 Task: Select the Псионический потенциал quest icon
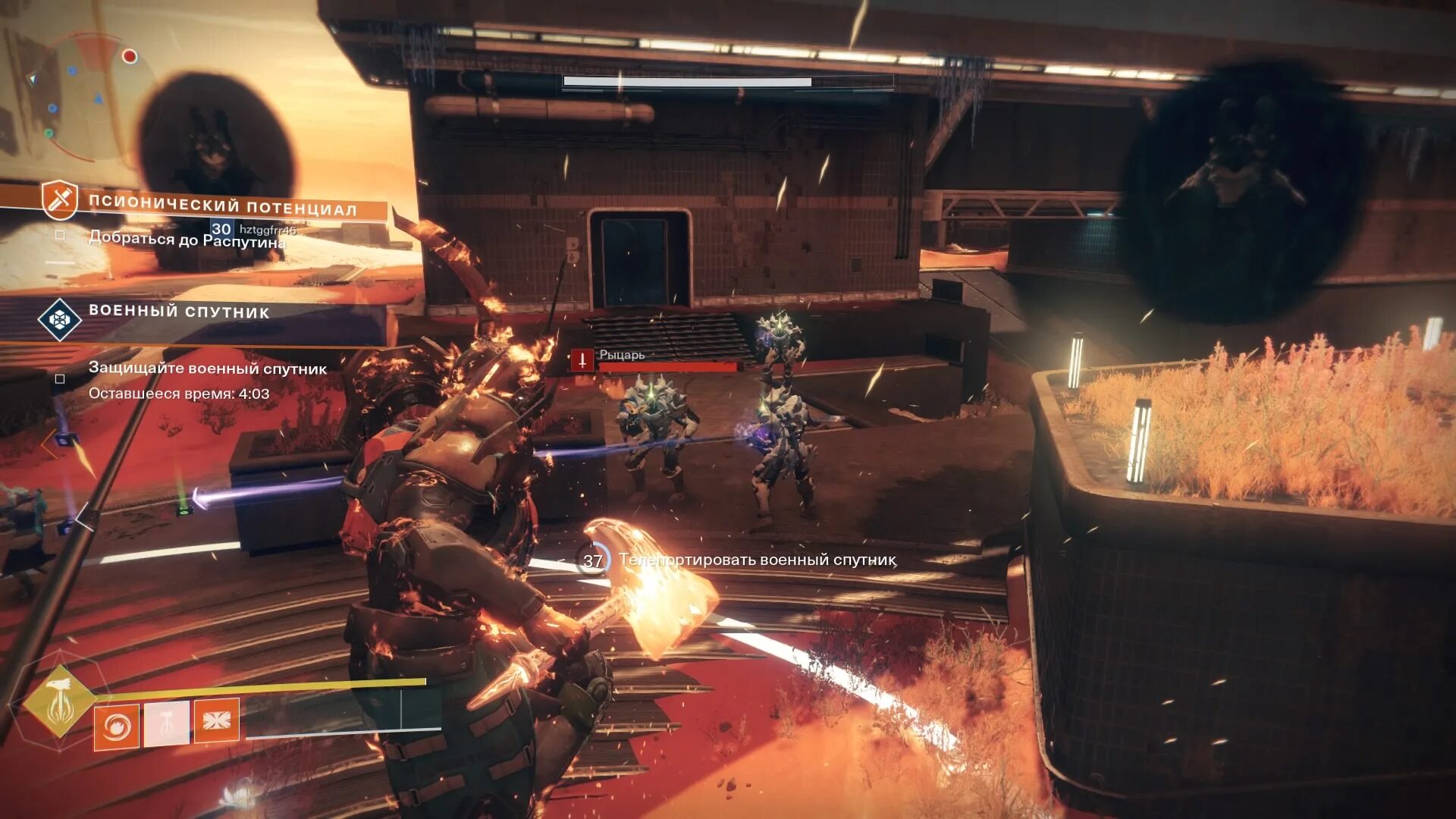pos(59,199)
